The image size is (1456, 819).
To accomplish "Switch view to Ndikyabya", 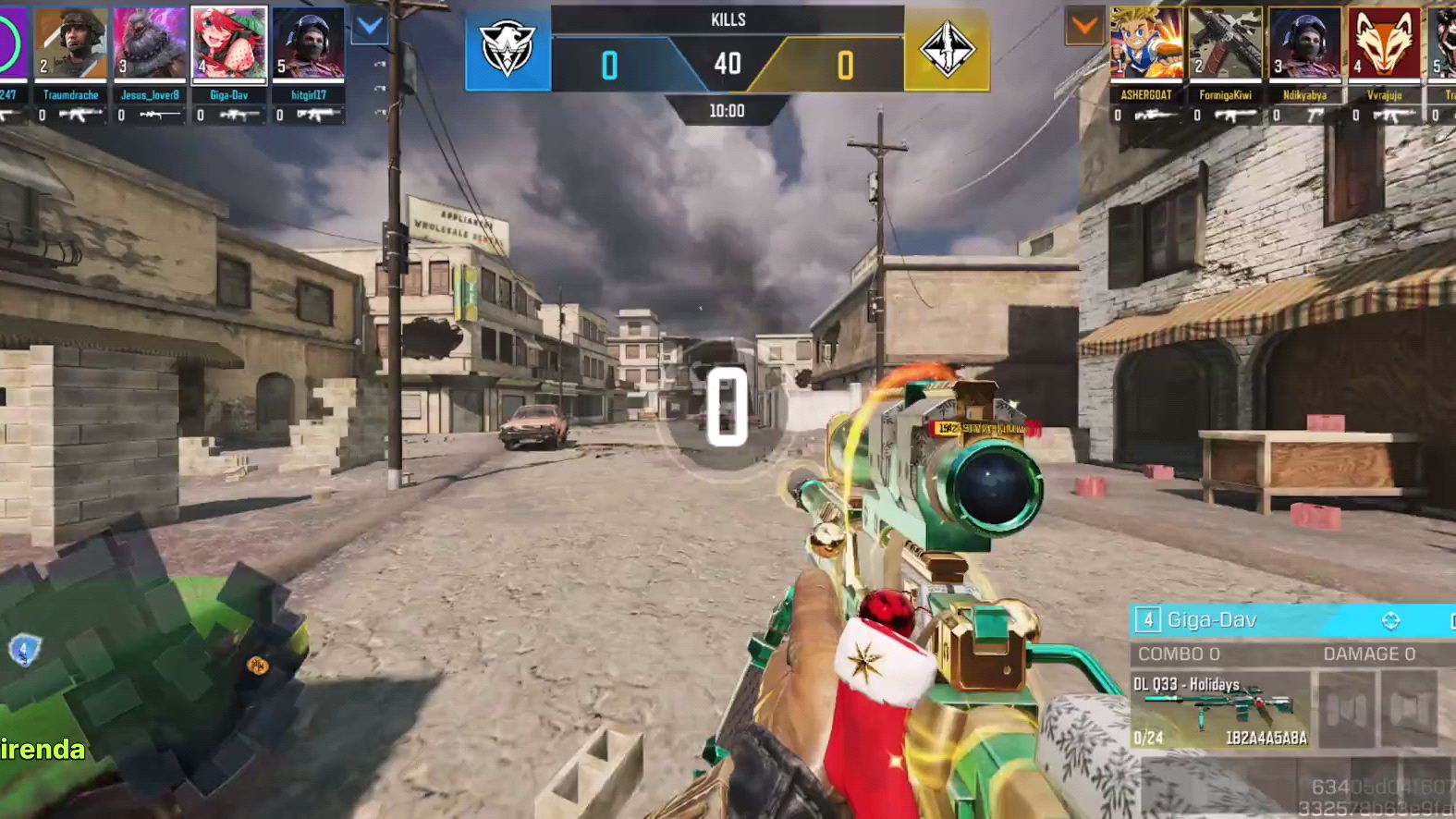I will tap(1304, 44).
